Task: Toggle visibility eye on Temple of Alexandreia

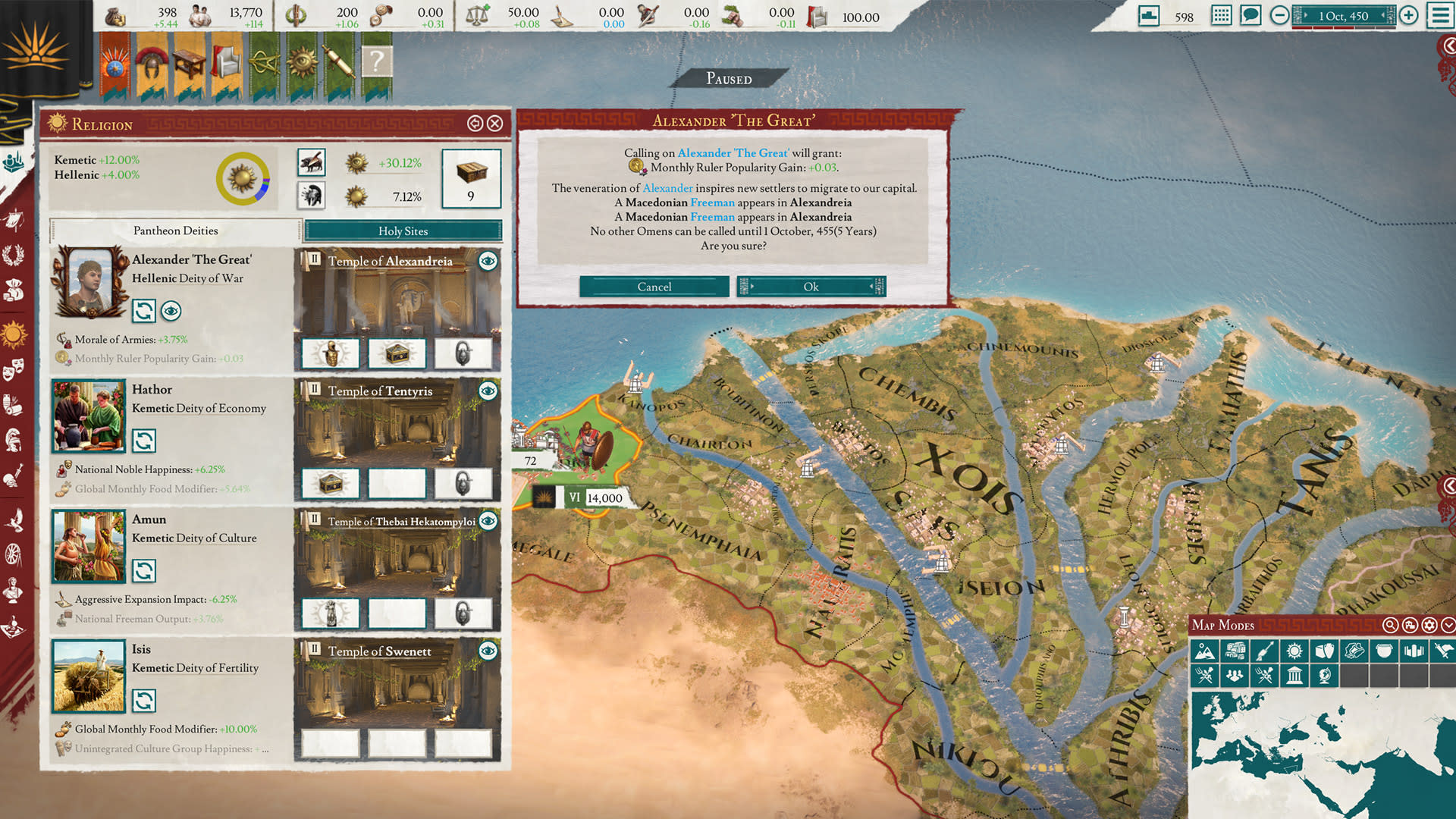Action: [487, 261]
